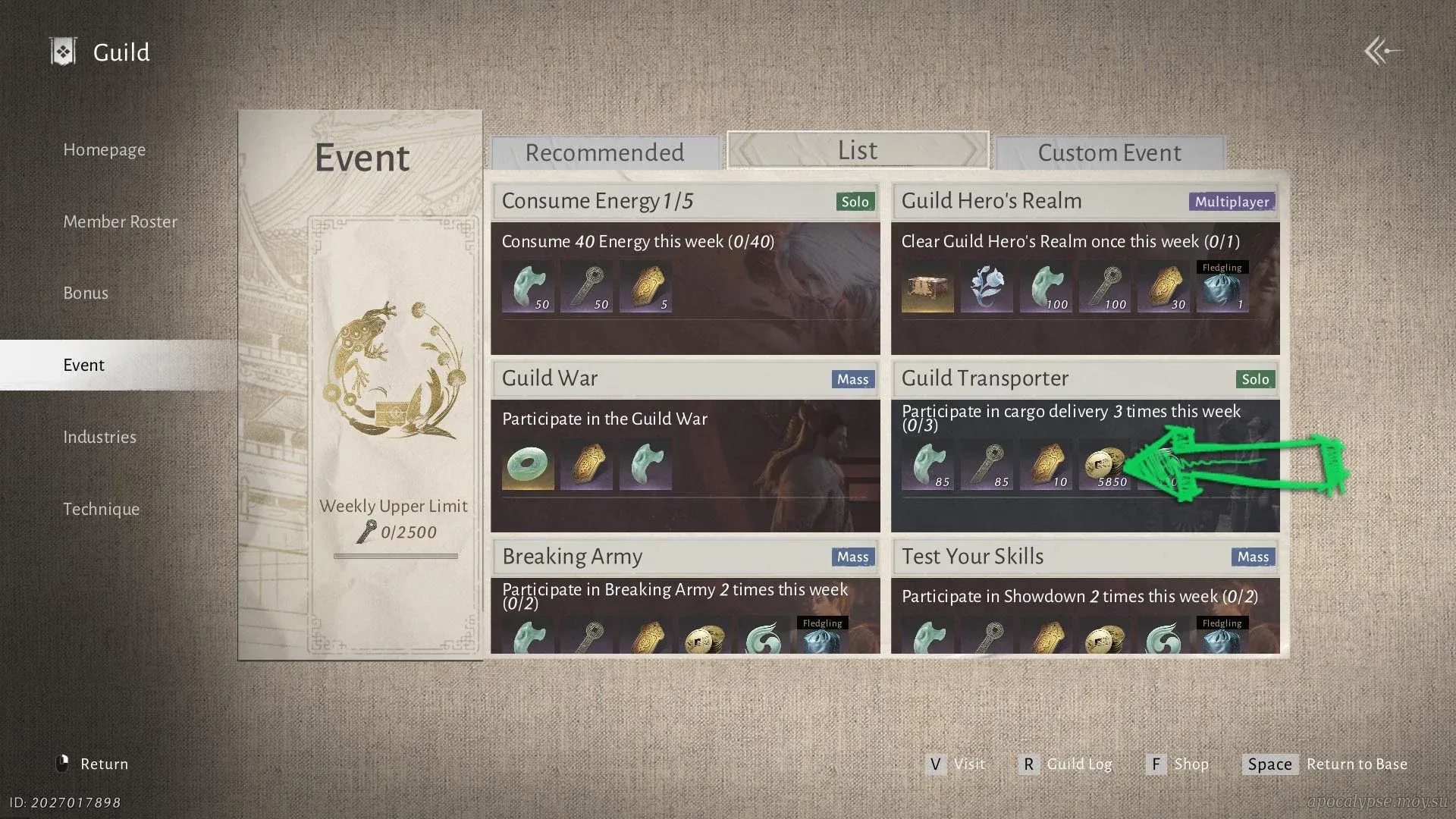Switch to the Custom Event tab
Image resolution: width=1456 pixels, height=819 pixels.
[1109, 153]
